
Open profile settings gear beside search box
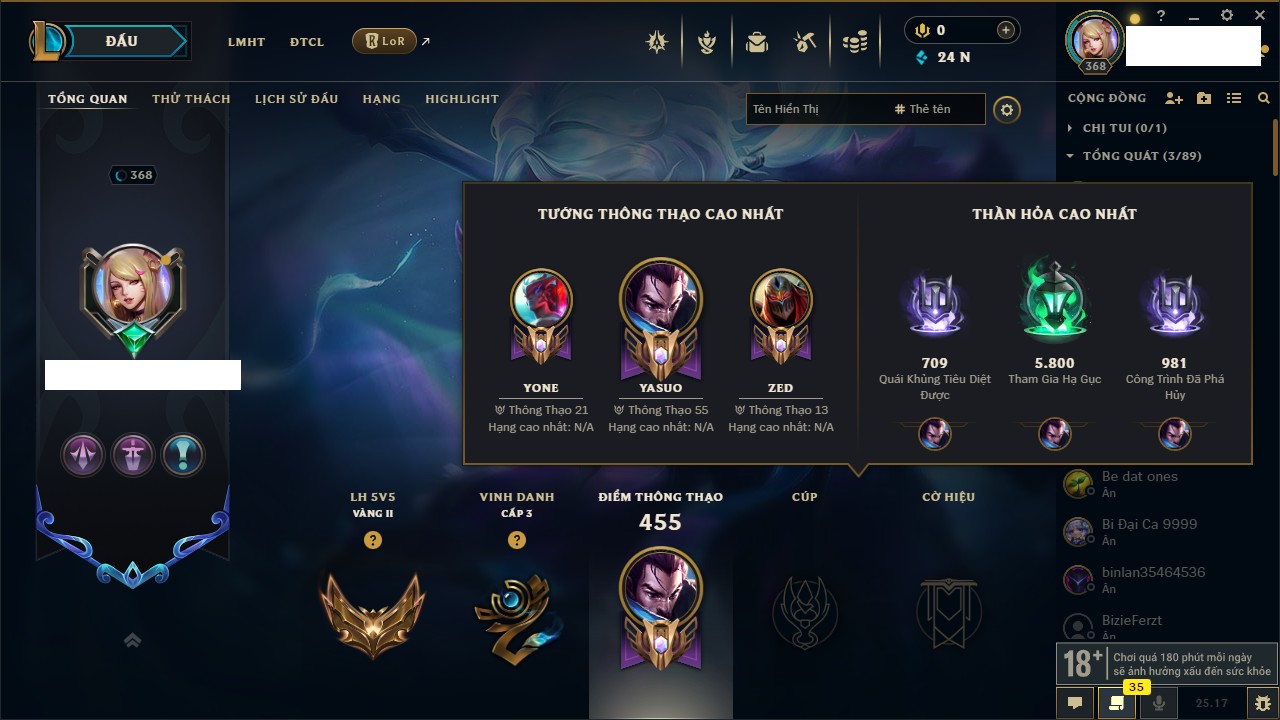[x=1007, y=109]
